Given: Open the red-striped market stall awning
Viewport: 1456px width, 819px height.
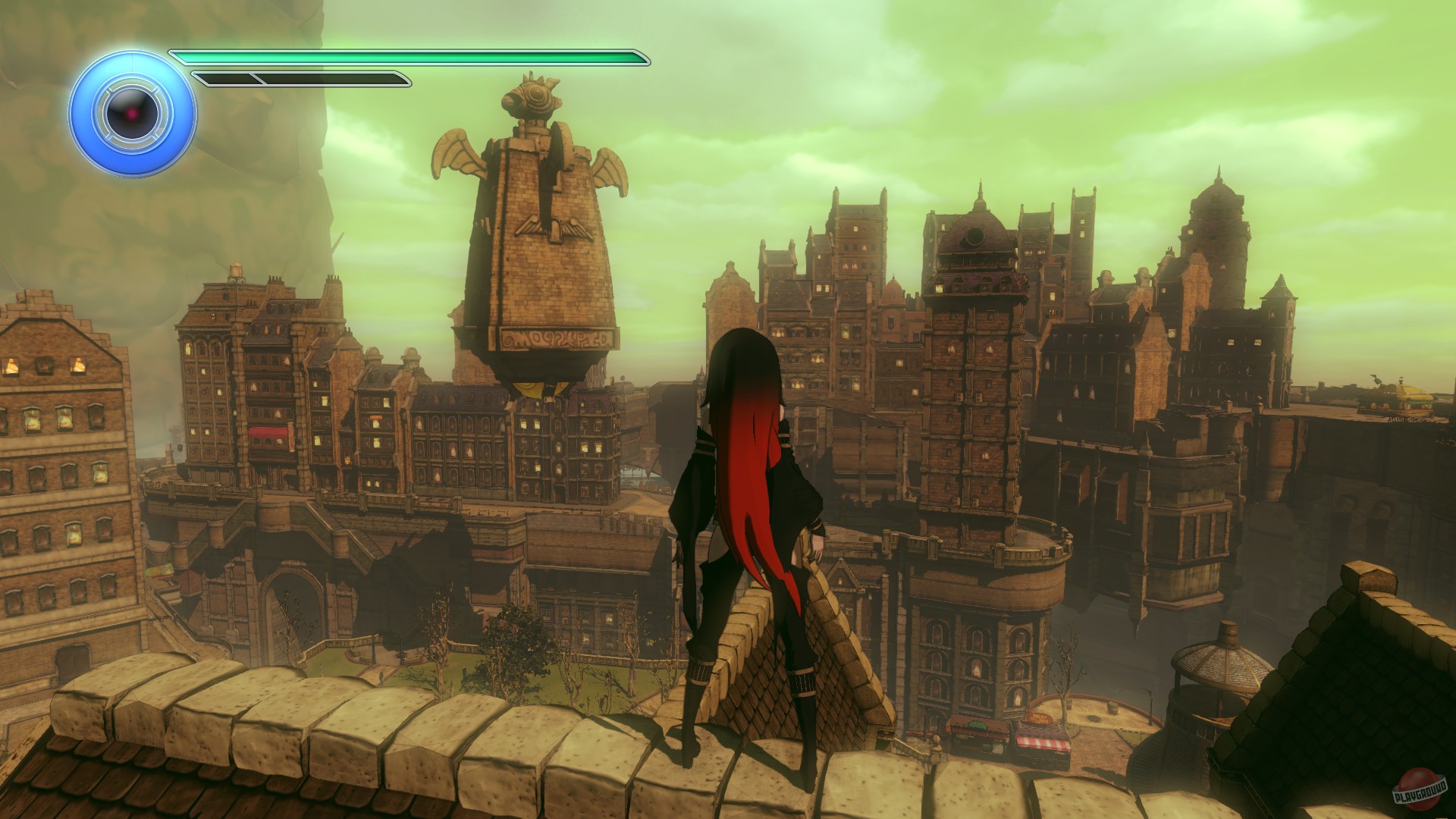Looking at the screenshot, I should pyautogui.click(x=1044, y=744).
